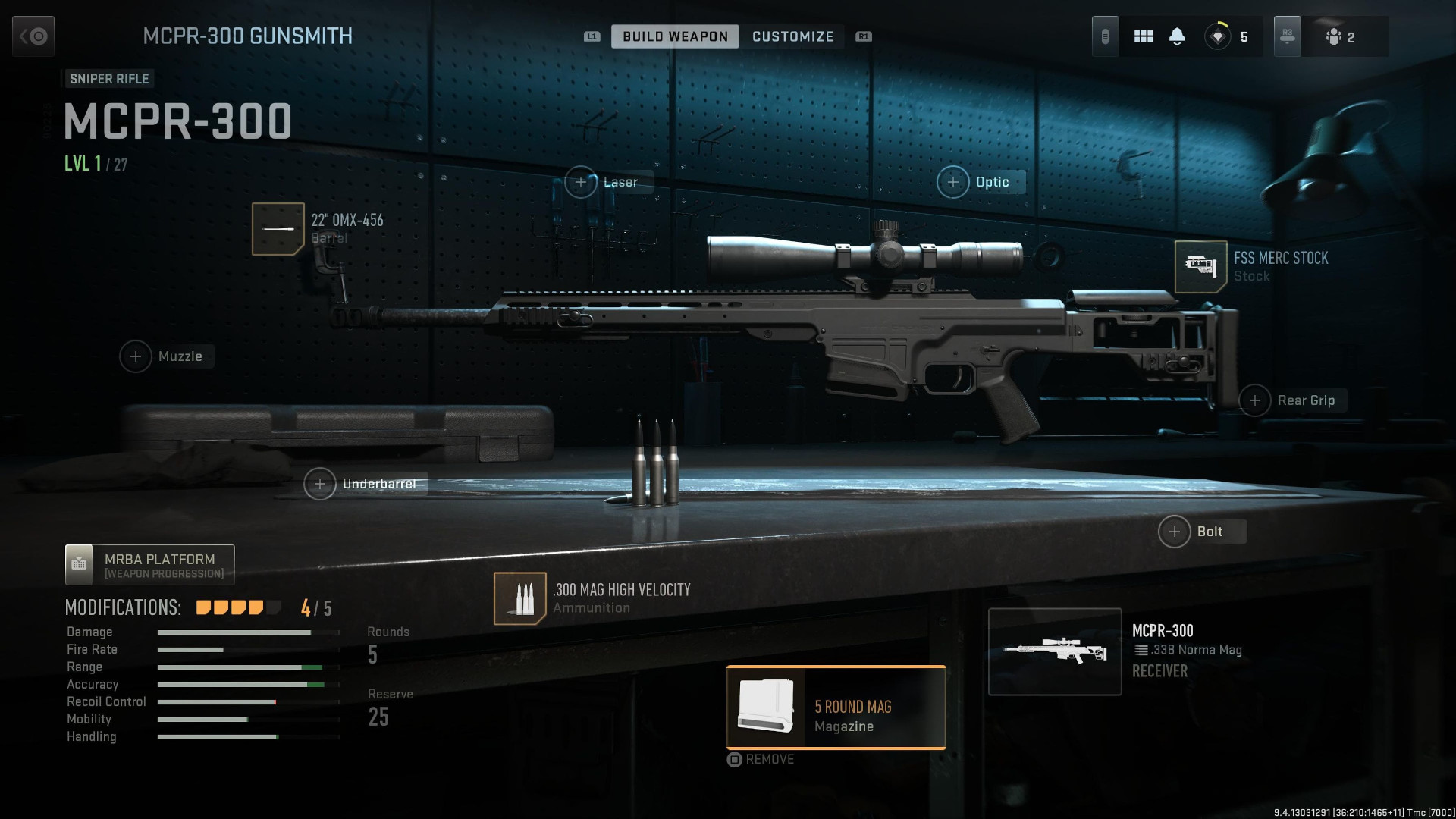Select the 22" OMX-456 Barrel attachment
The width and height of the screenshot is (1456, 819).
279,228
